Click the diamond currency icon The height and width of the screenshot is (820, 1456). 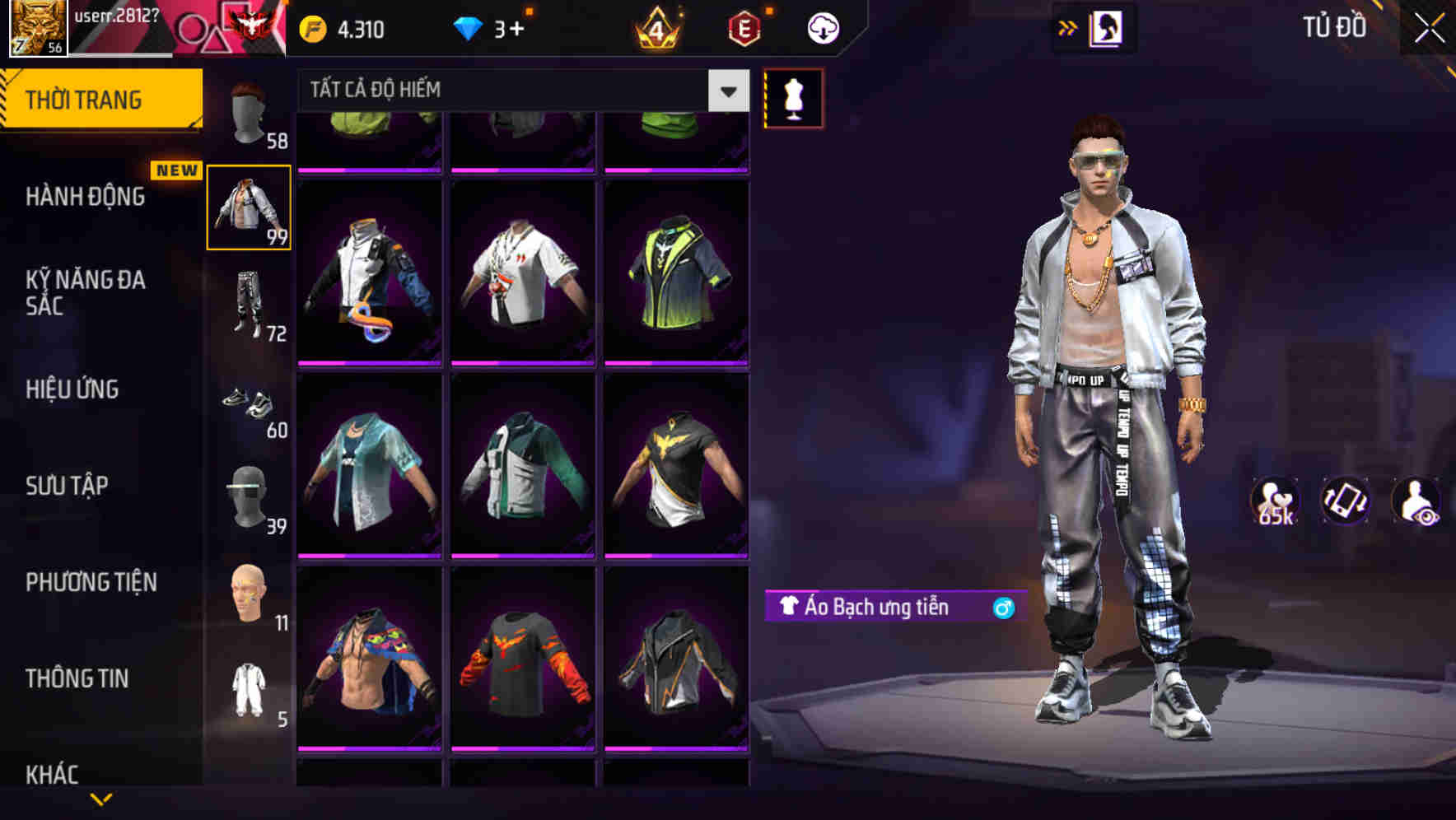[x=468, y=27]
